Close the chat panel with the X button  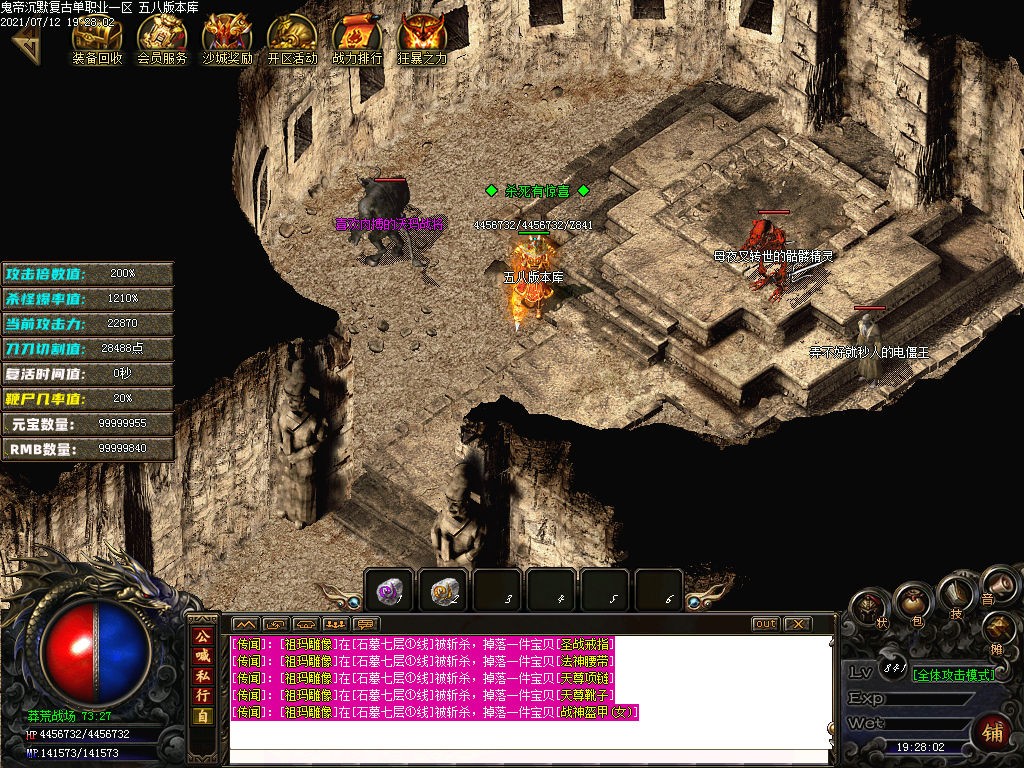[x=797, y=624]
